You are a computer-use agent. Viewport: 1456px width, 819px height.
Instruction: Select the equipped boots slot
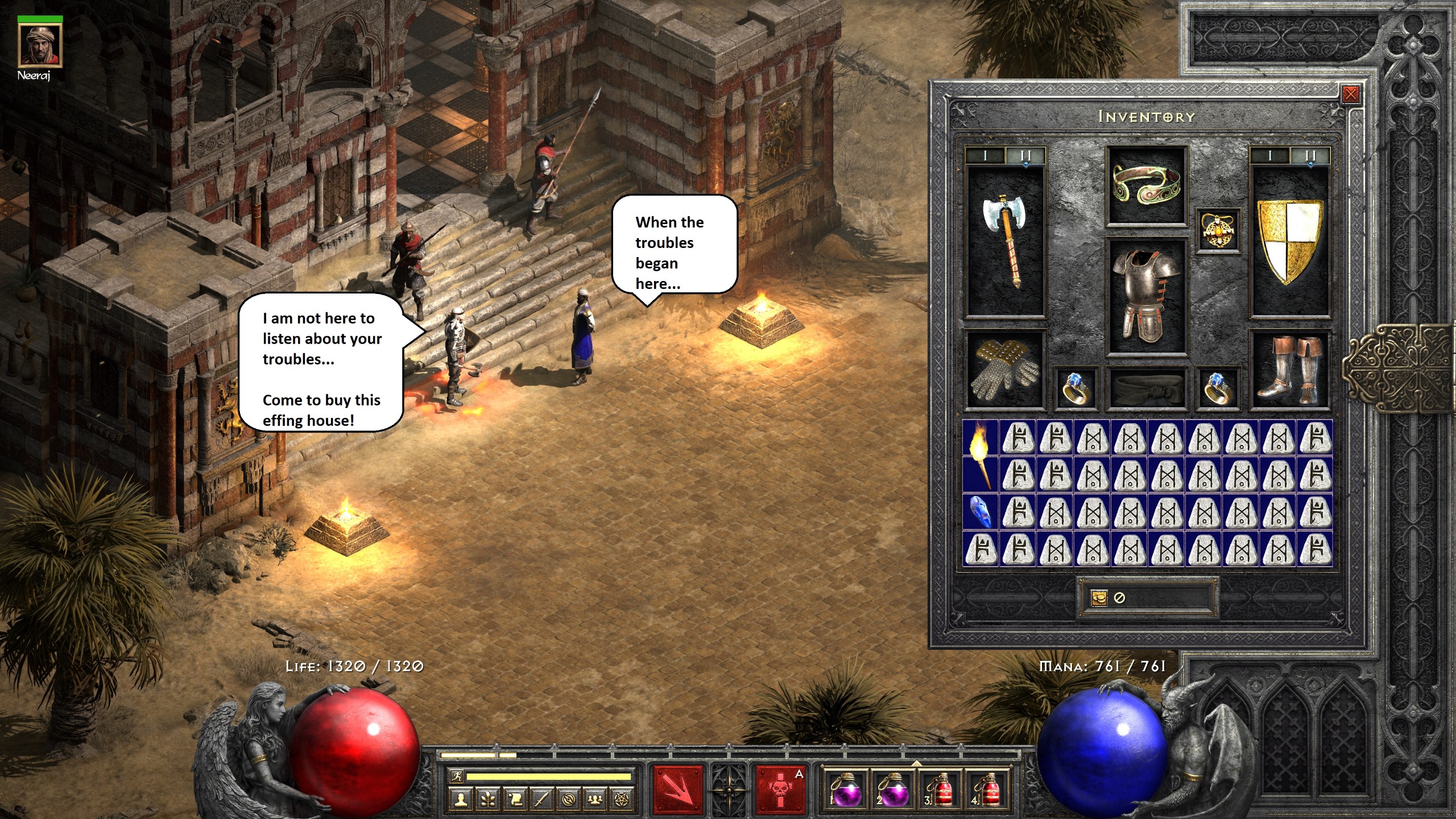1289,369
